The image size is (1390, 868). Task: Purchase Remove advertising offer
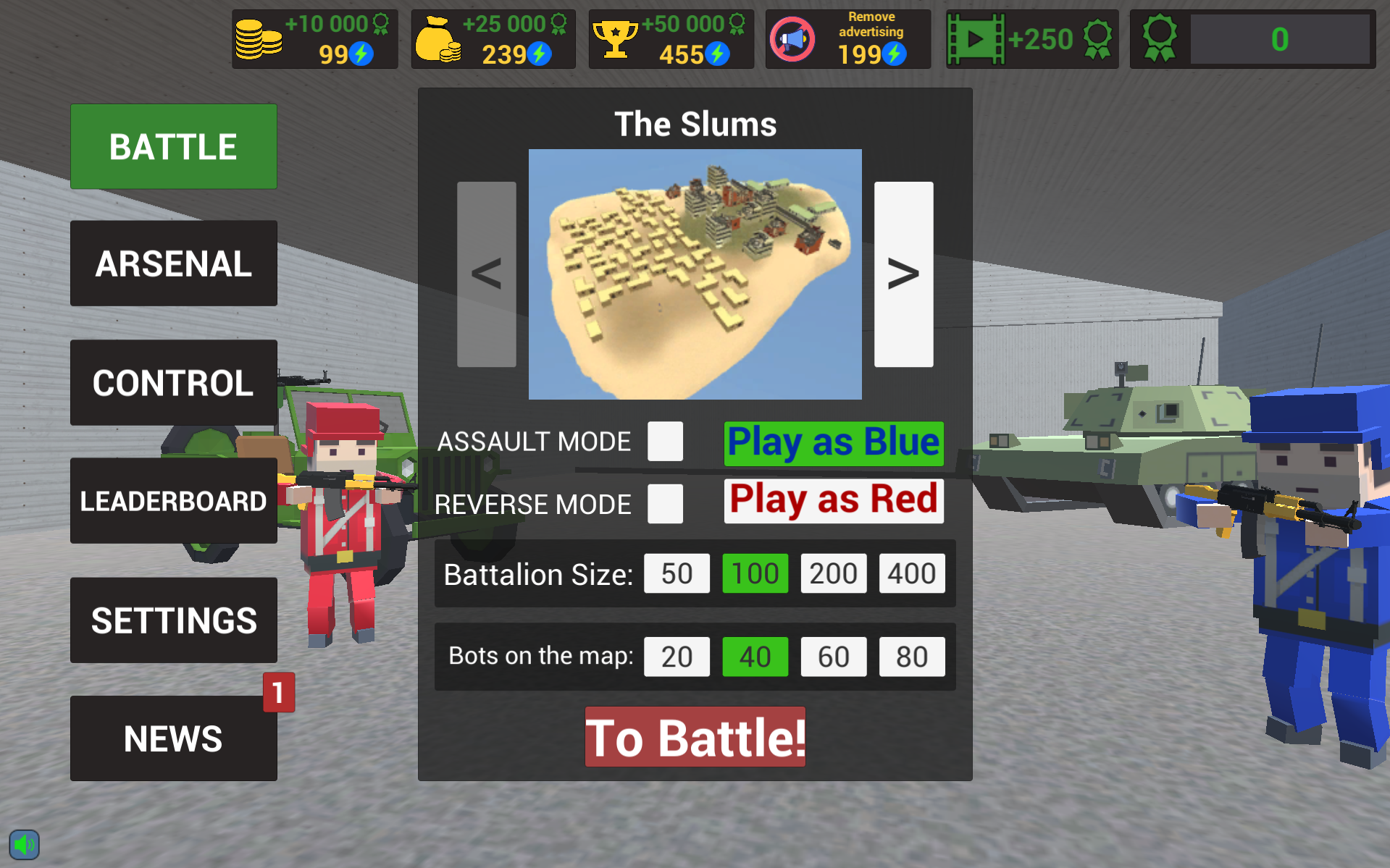pos(847,39)
